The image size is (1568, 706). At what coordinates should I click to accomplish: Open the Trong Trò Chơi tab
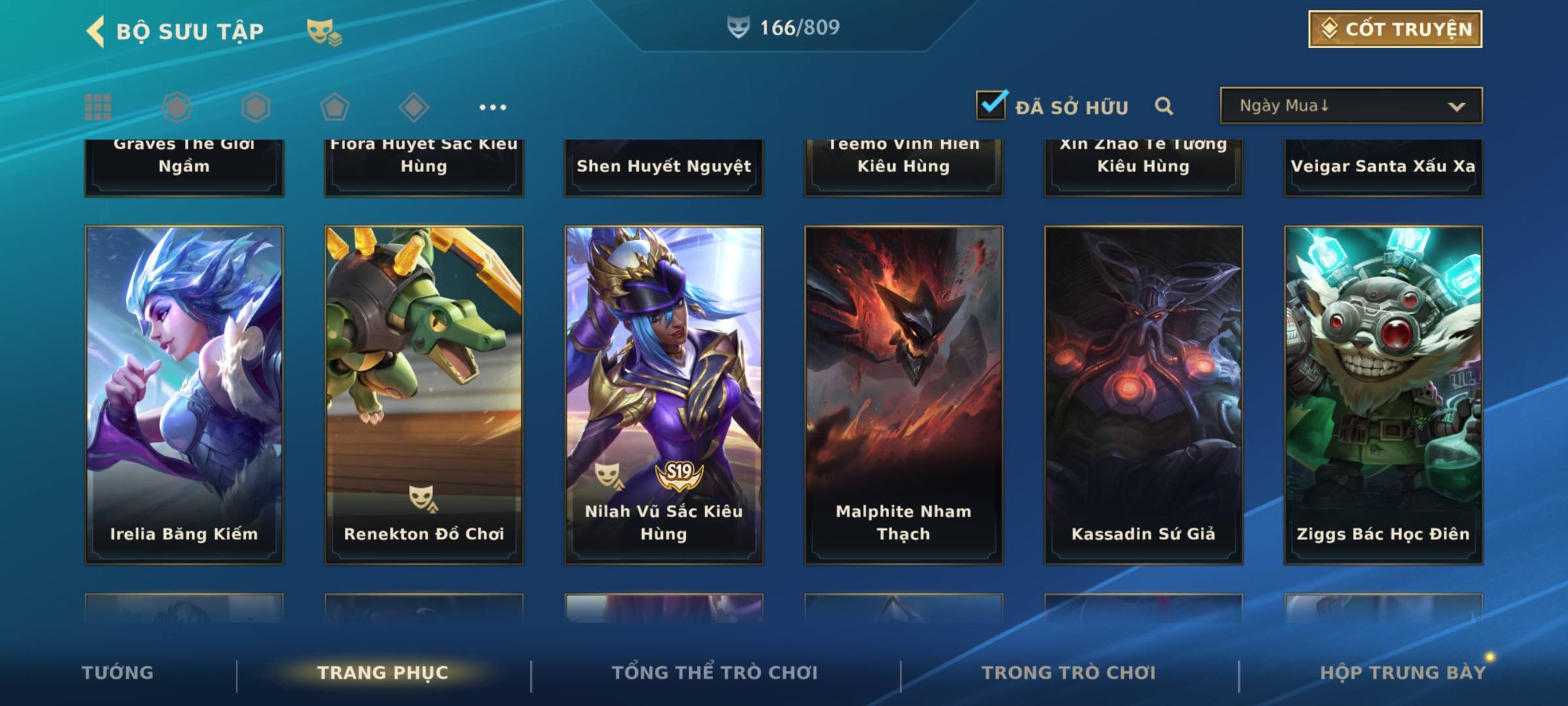[1069, 673]
